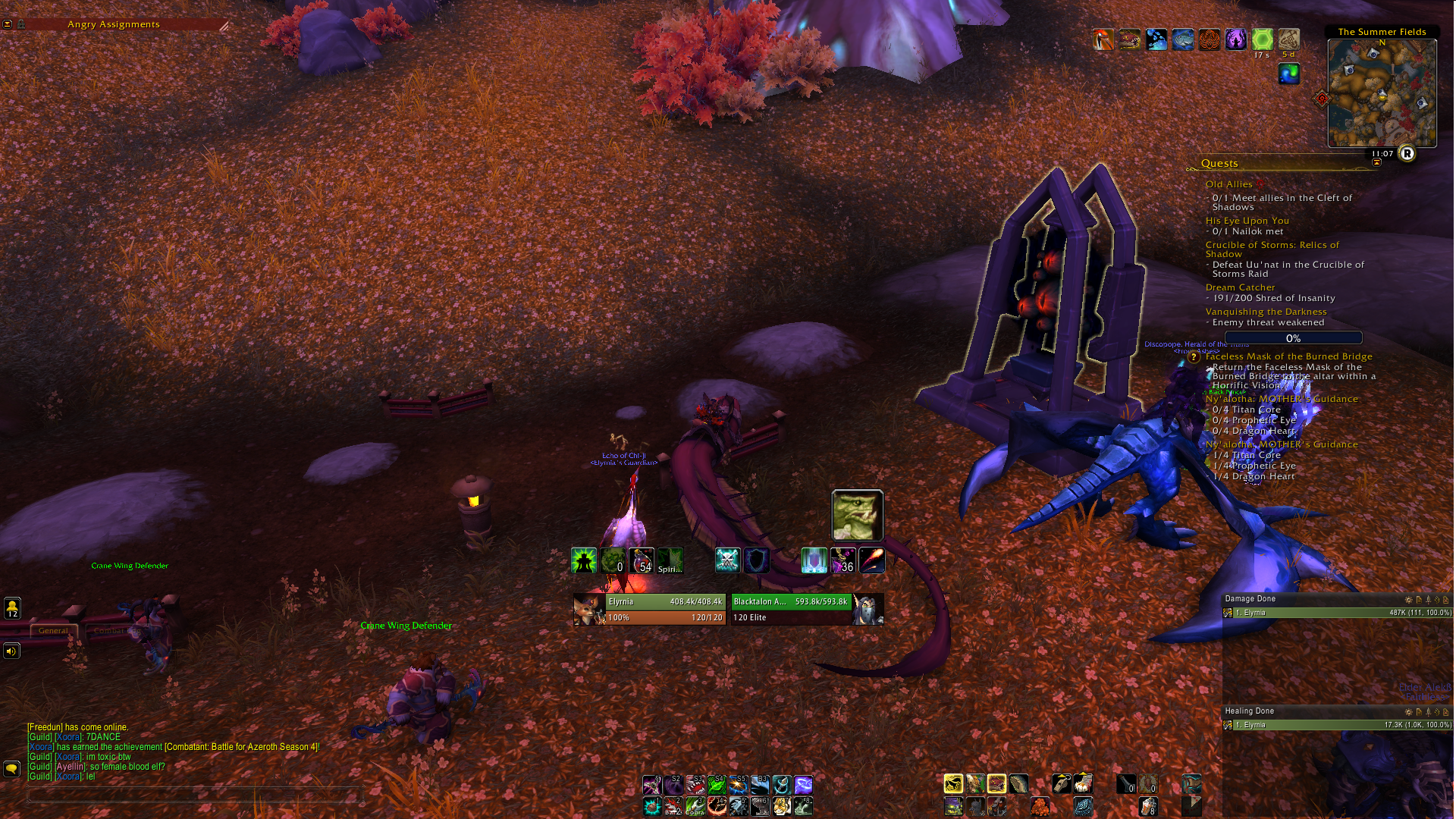Click the green hexagon buff with 17s timer

coord(1262,39)
